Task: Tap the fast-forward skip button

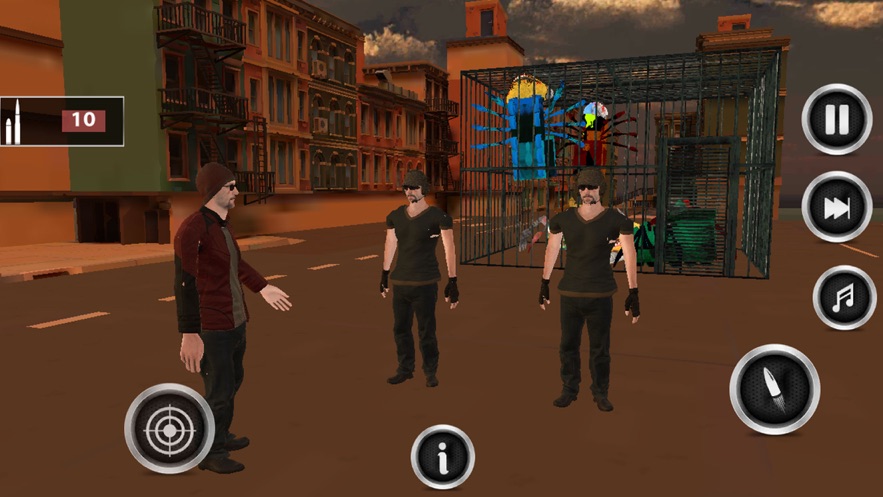Action: click(837, 207)
